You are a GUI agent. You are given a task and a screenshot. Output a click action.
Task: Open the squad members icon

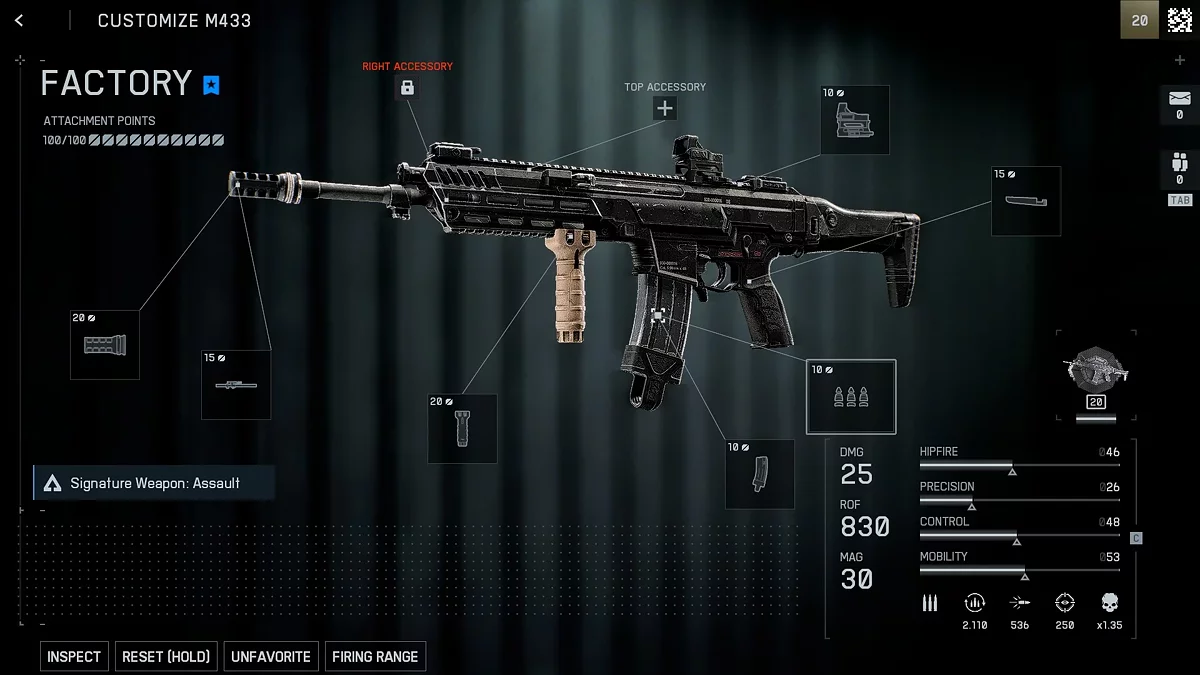[x=1179, y=162]
